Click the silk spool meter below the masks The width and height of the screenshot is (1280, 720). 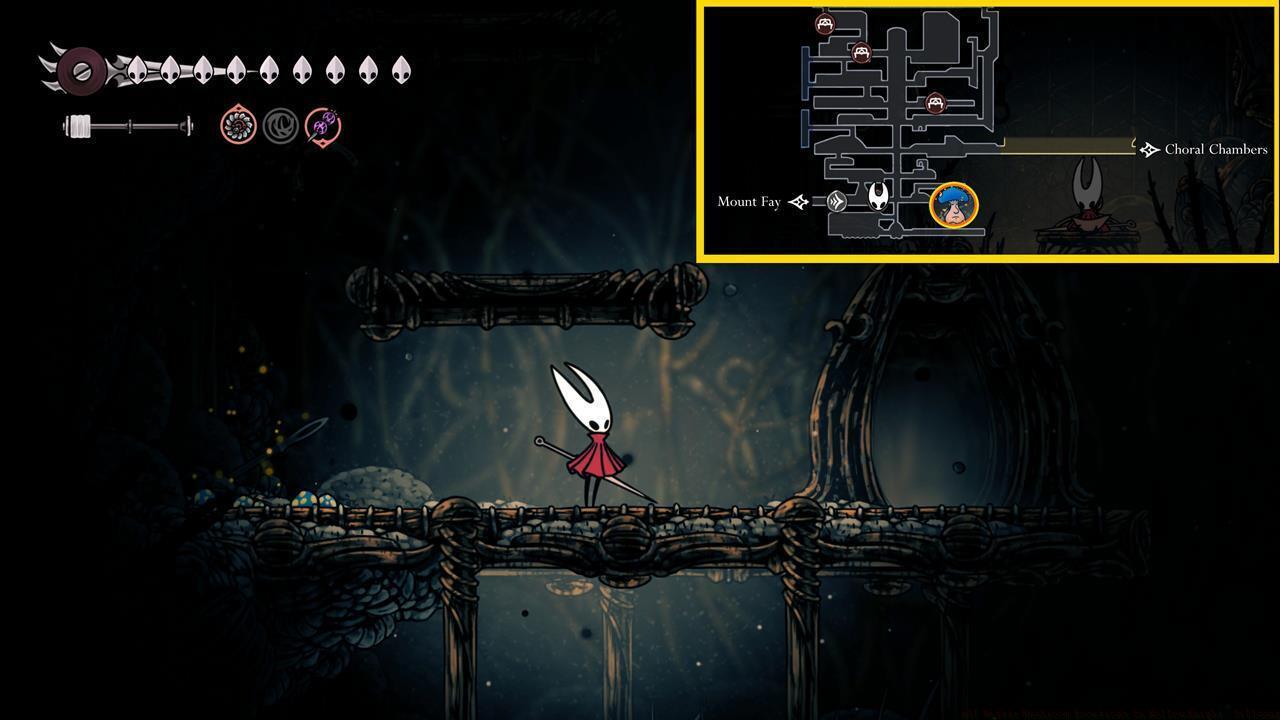(x=127, y=127)
